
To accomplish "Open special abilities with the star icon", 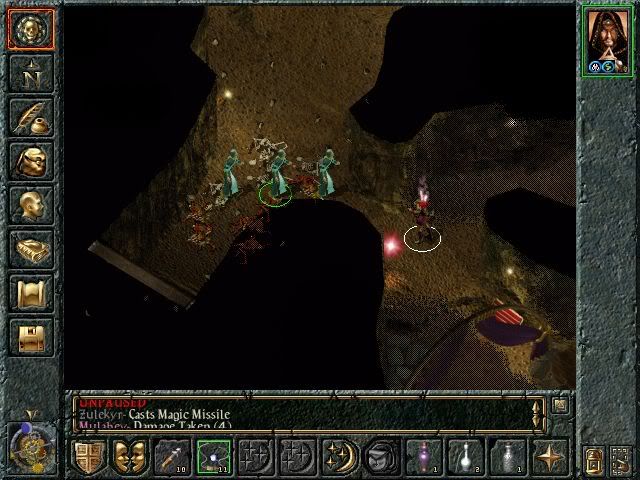I will pyautogui.click(x=547, y=458).
